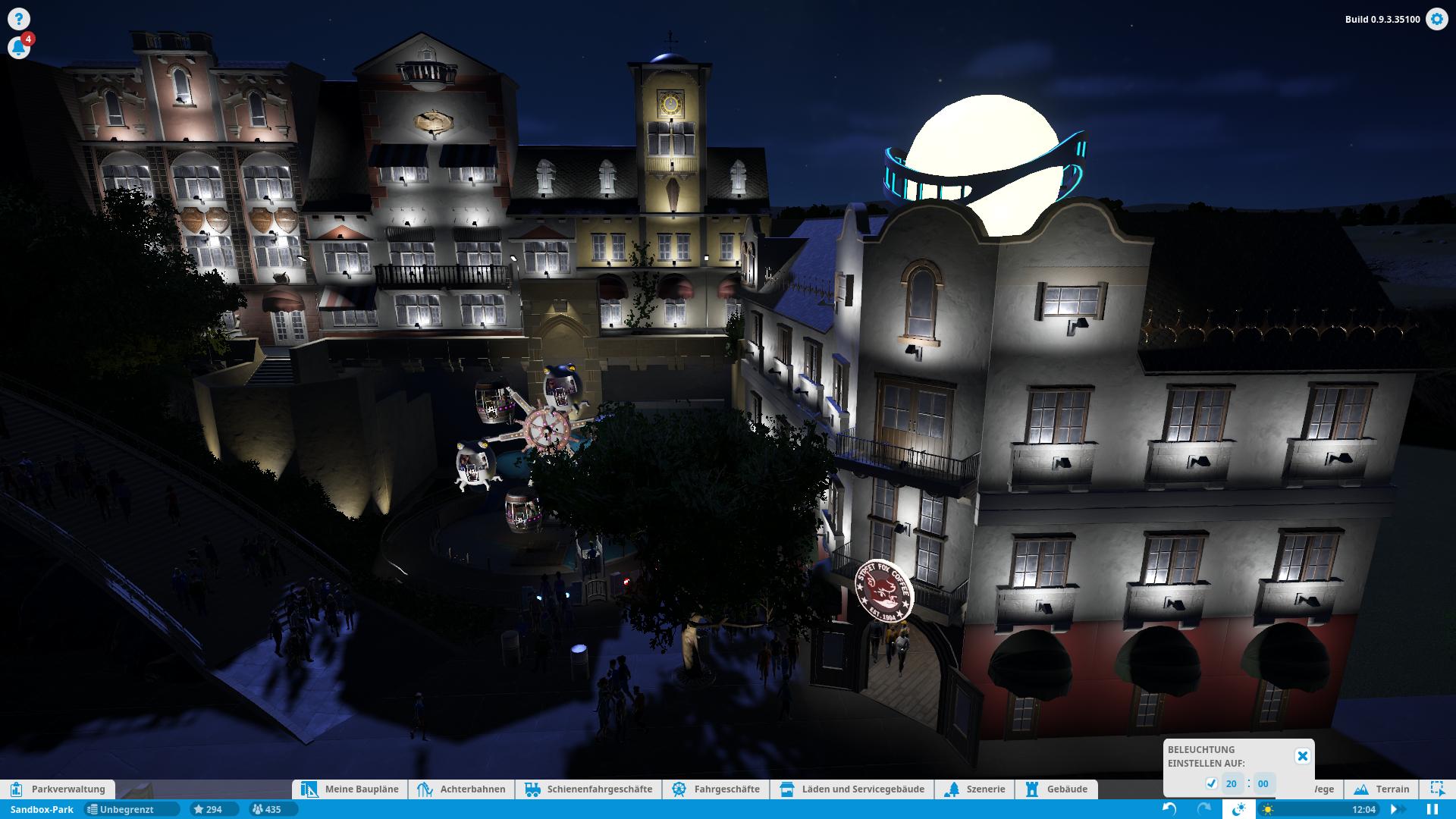The image size is (1456, 819).
Task: Pause the game simulation
Action: click(1432, 809)
